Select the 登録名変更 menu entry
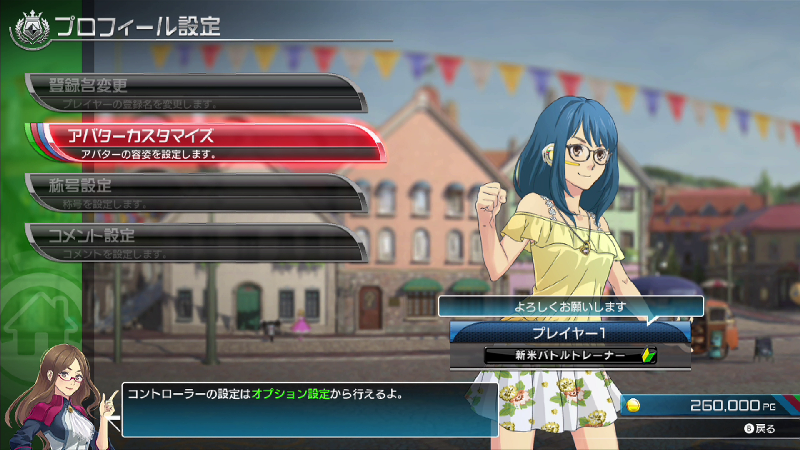 click(x=190, y=91)
